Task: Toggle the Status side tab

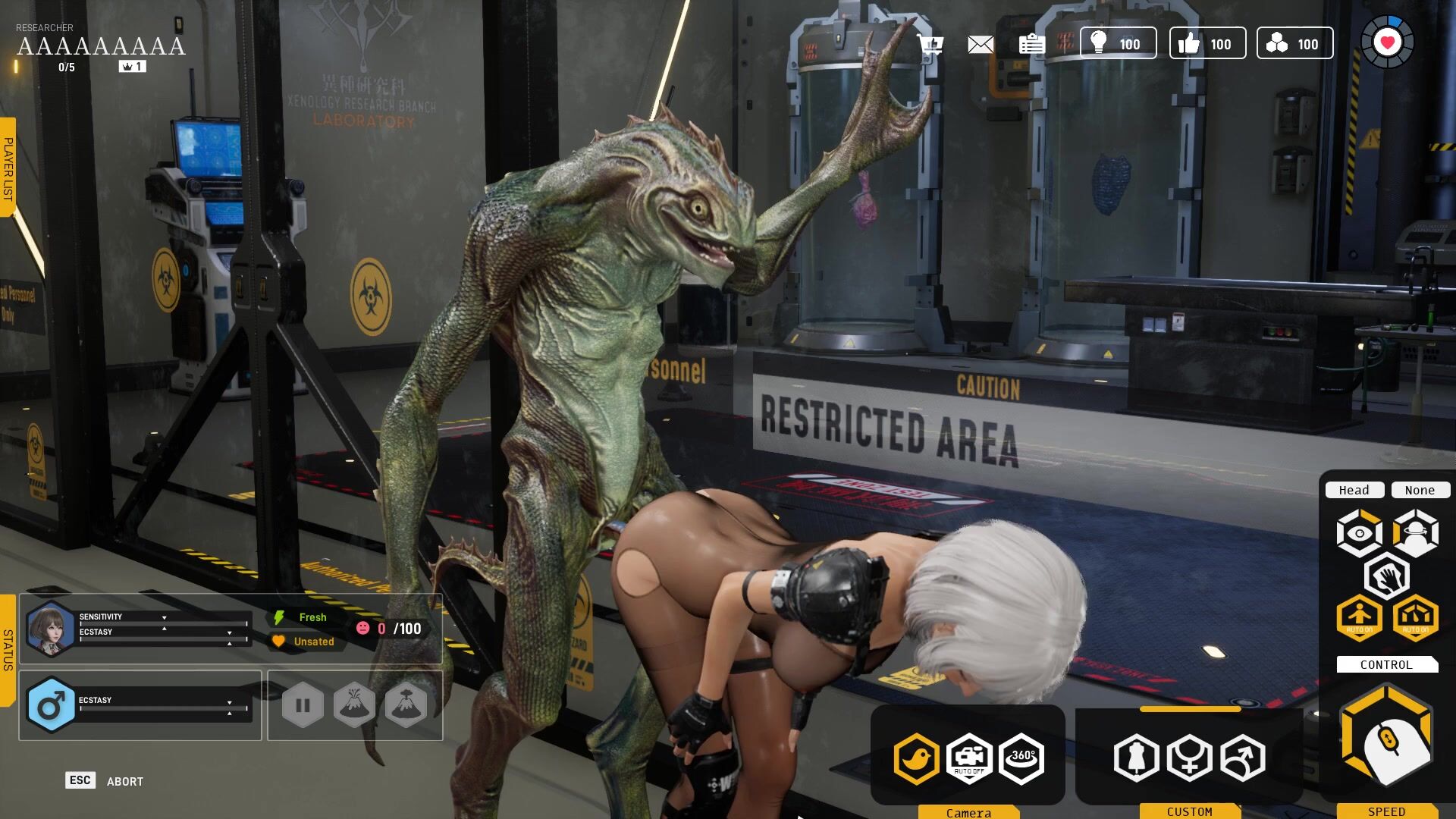Action: click(8, 650)
